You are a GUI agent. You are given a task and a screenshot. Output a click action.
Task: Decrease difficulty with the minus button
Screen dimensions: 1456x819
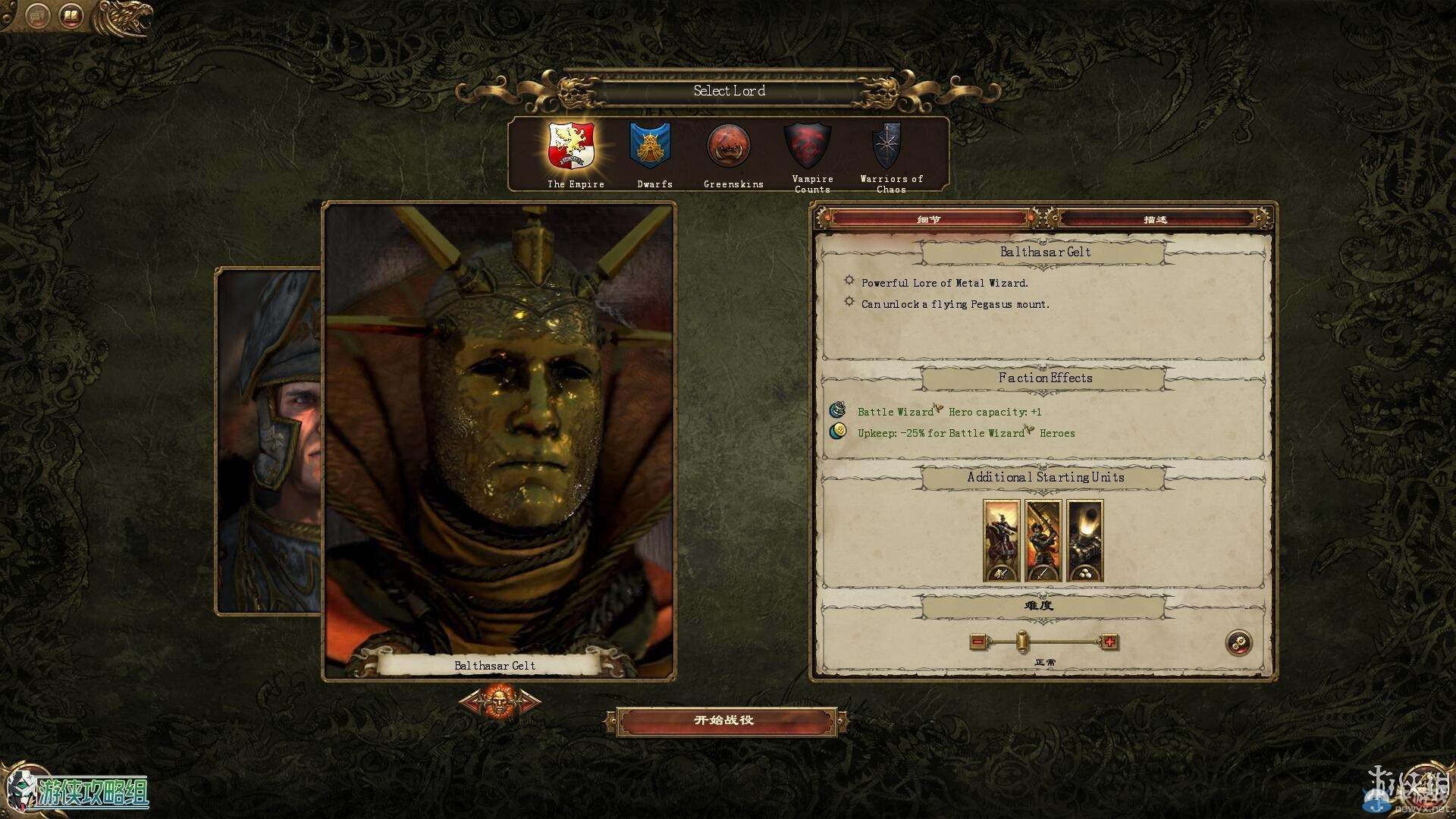pyautogui.click(x=978, y=642)
